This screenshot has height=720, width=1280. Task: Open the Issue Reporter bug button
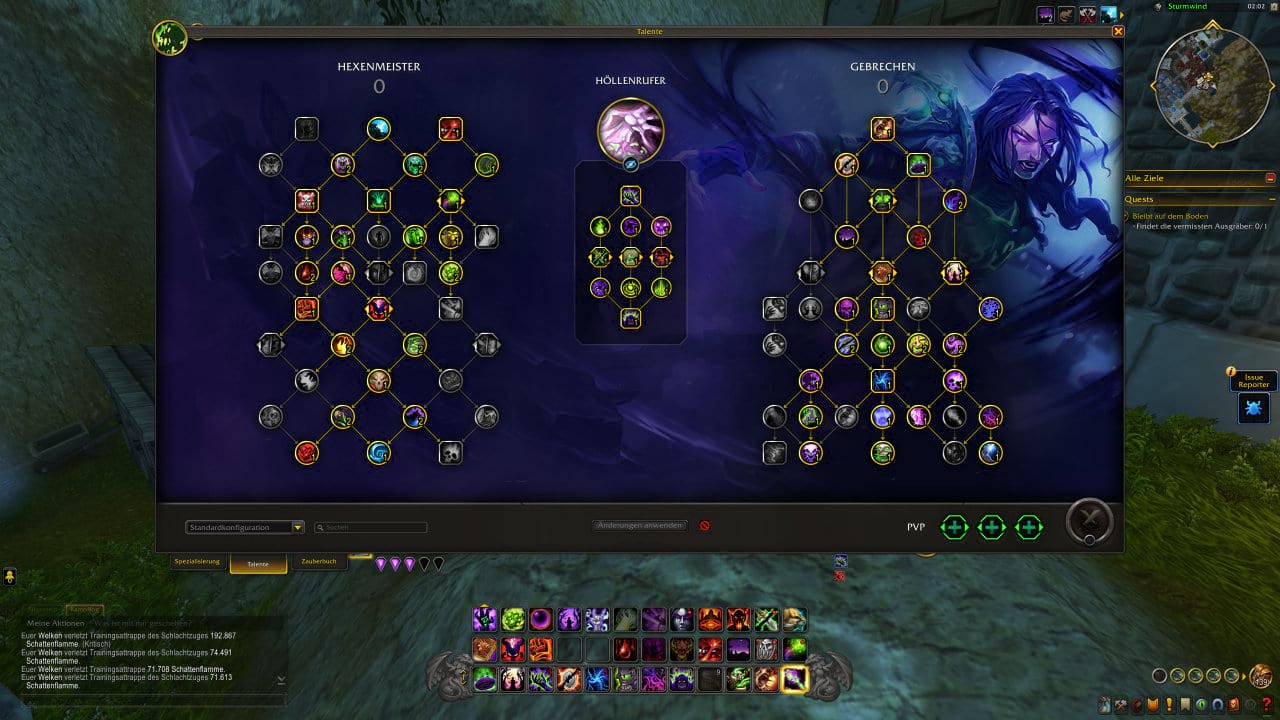click(1253, 407)
